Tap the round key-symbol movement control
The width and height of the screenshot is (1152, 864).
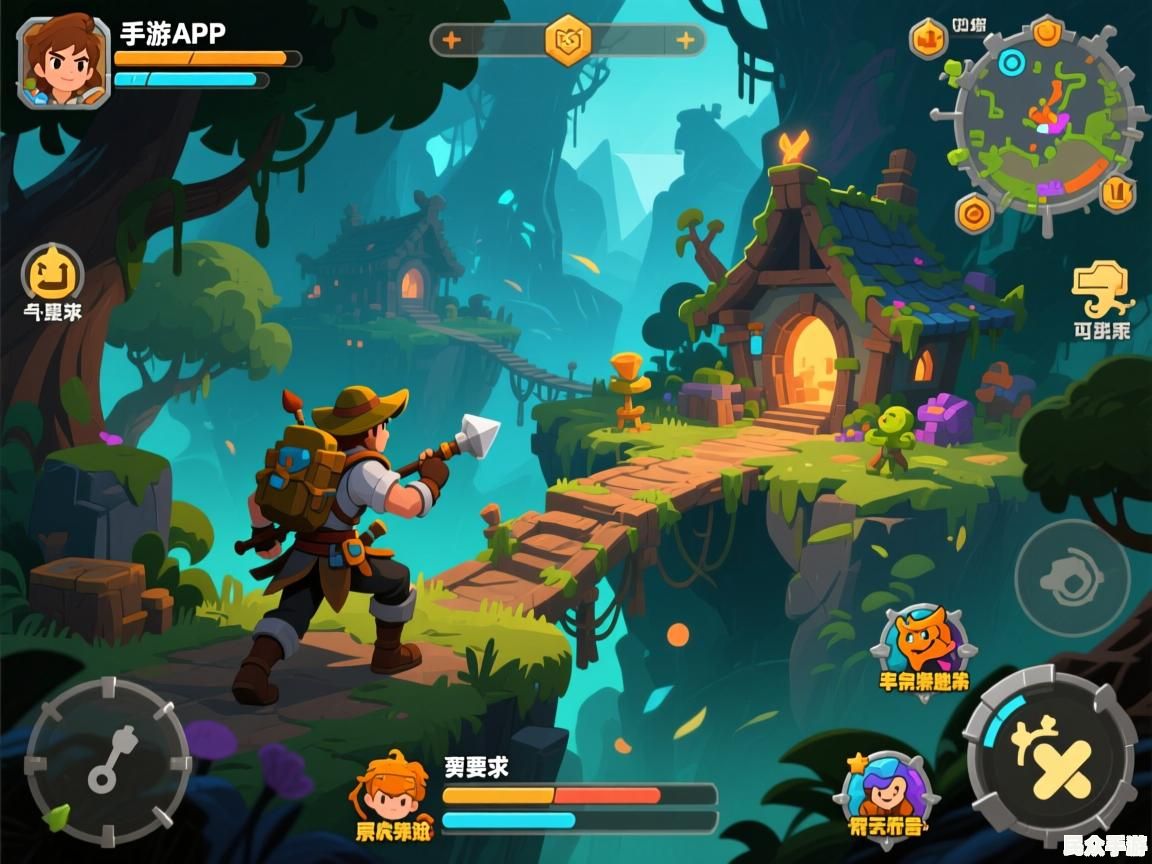pyautogui.click(x=107, y=761)
